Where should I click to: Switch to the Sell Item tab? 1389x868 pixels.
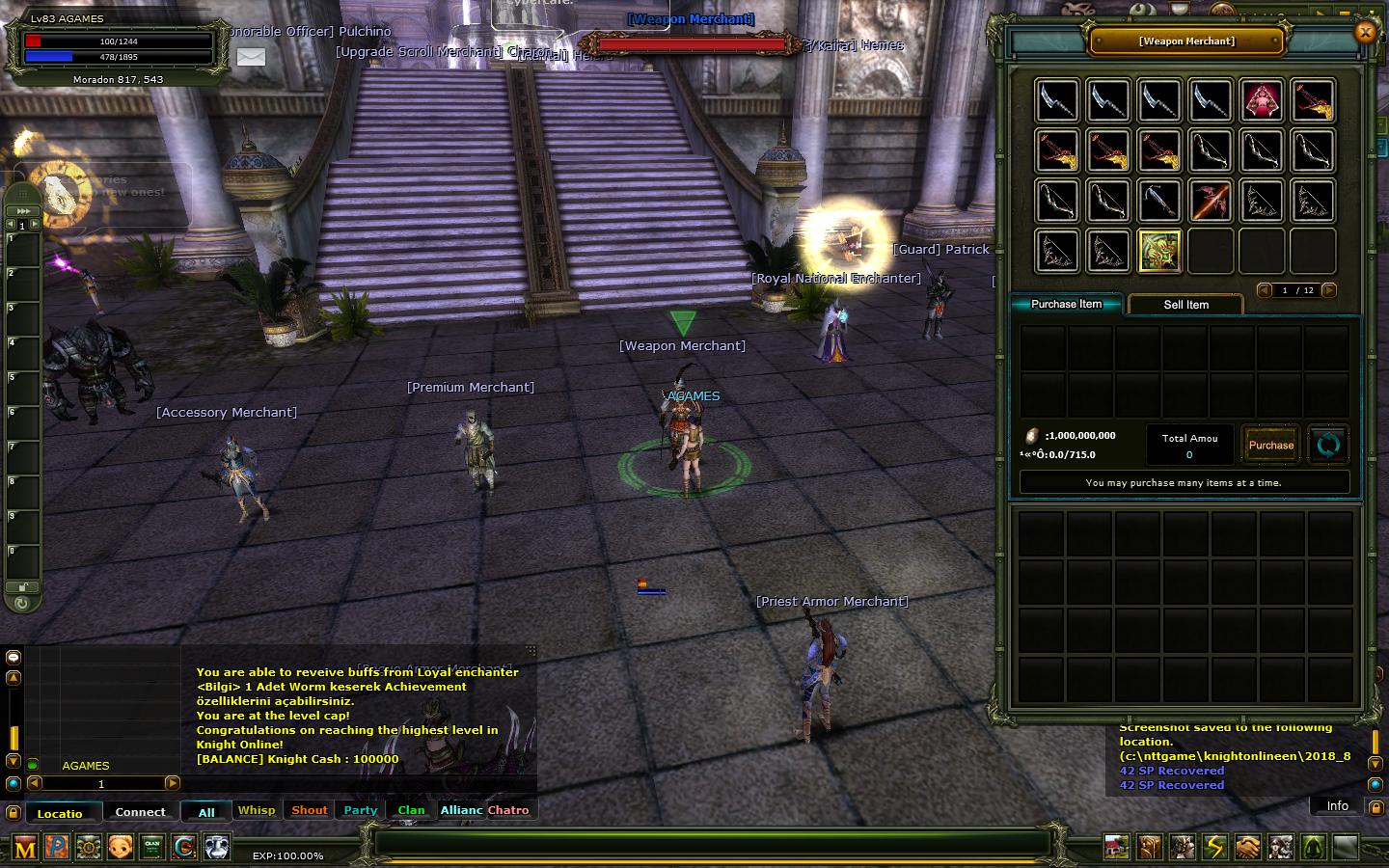click(1185, 305)
